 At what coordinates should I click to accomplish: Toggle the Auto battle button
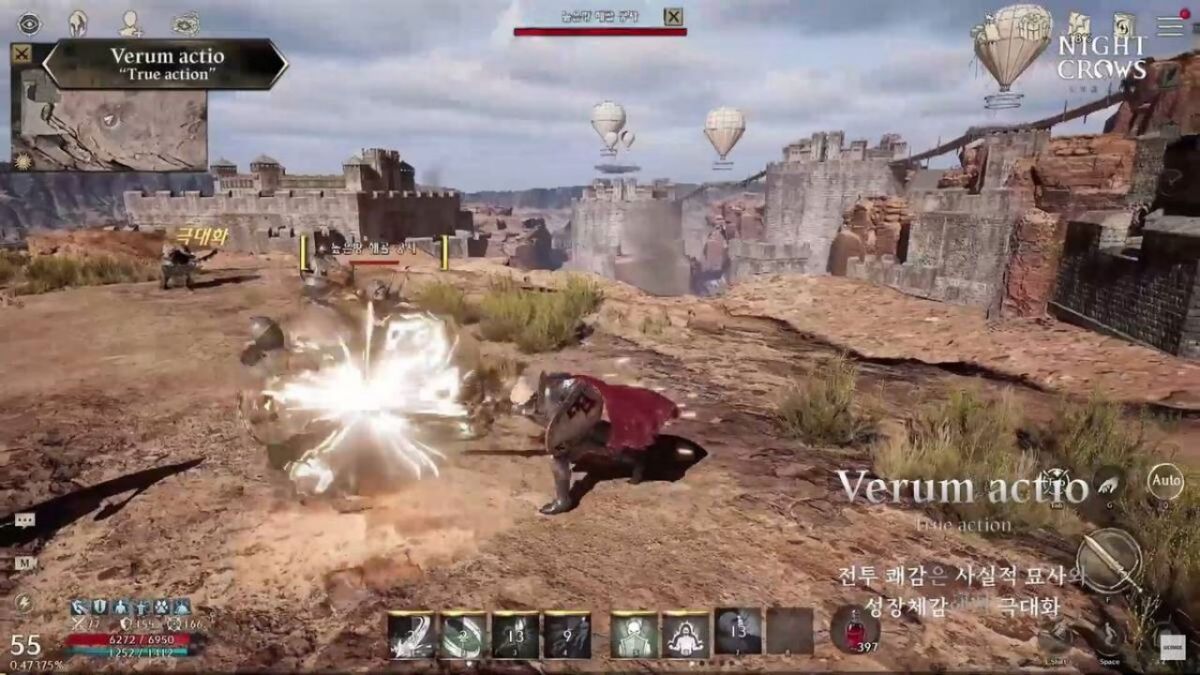(1164, 482)
